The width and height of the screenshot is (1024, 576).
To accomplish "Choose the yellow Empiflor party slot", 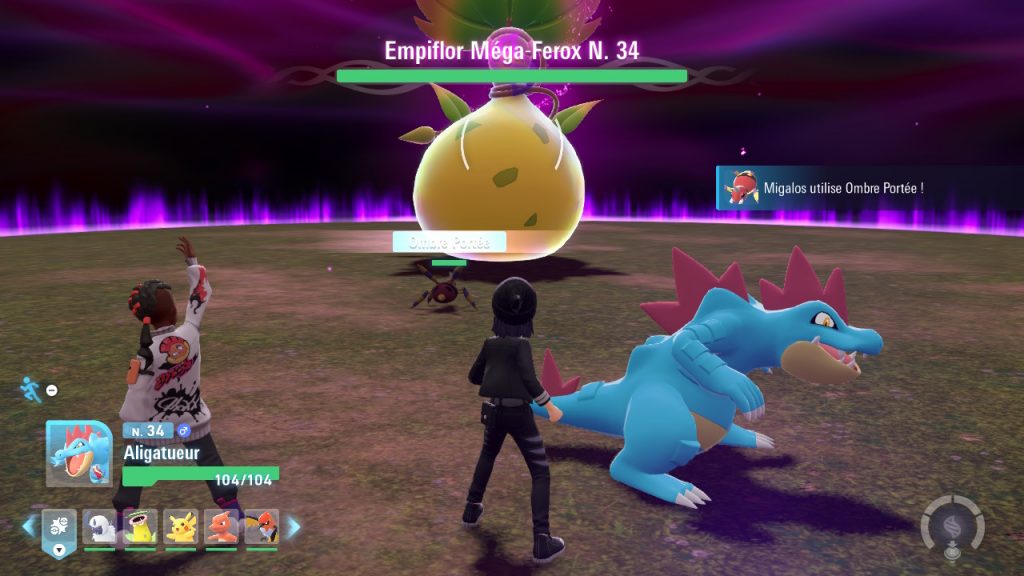I will 141,526.
